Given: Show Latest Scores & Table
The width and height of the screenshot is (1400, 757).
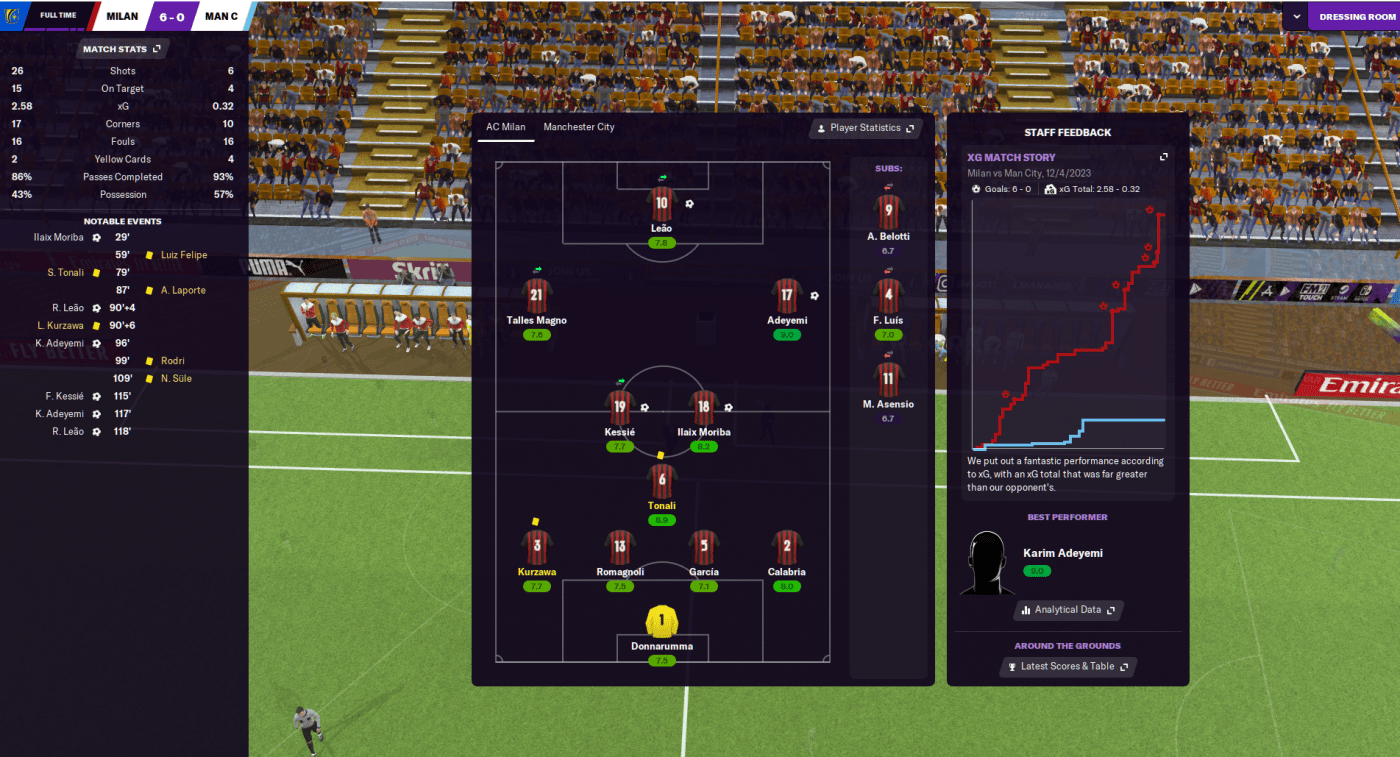Looking at the screenshot, I should (x=1067, y=666).
